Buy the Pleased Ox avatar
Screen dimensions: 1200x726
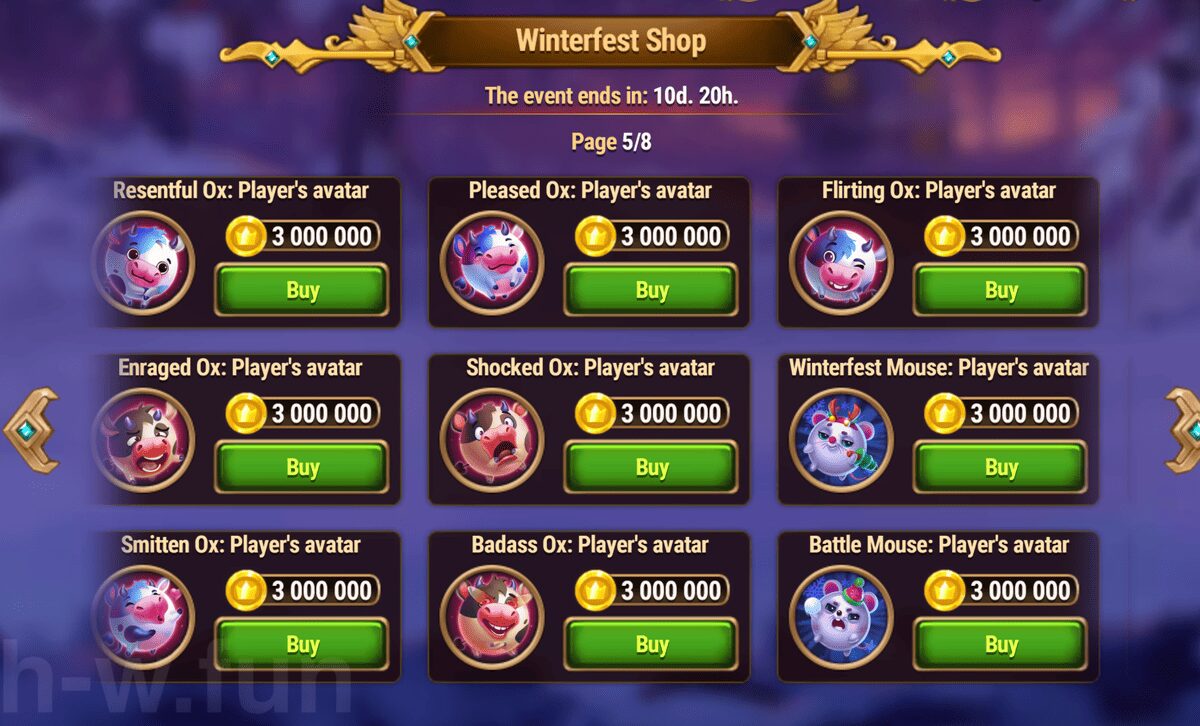point(651,290)
